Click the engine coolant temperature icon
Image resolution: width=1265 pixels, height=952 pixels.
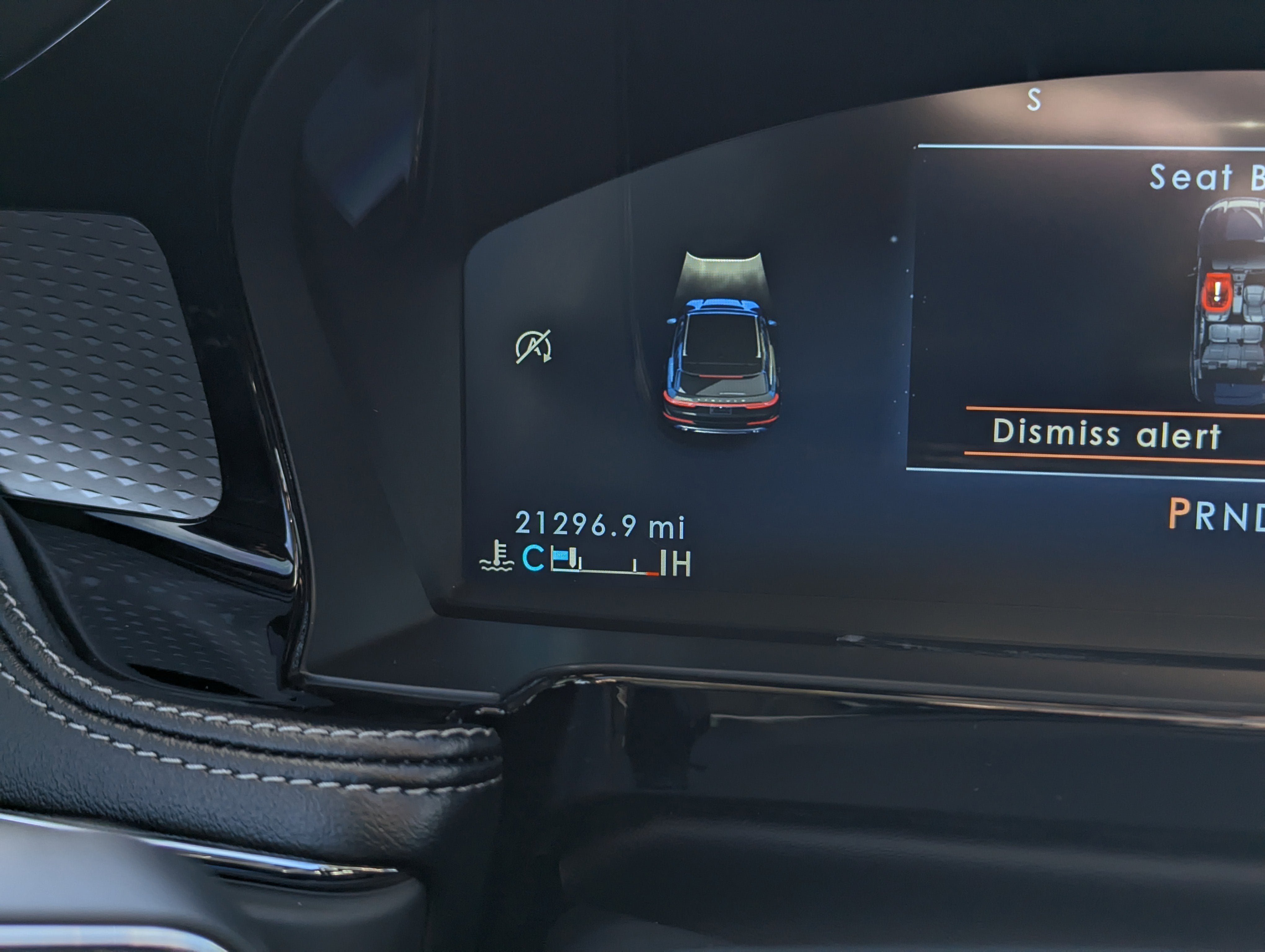tap(498, 557)
